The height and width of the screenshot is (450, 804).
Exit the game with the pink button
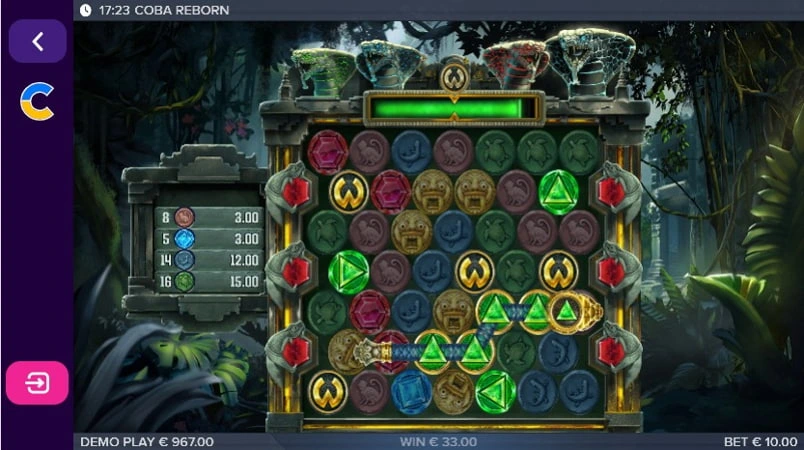pos(37,383)
